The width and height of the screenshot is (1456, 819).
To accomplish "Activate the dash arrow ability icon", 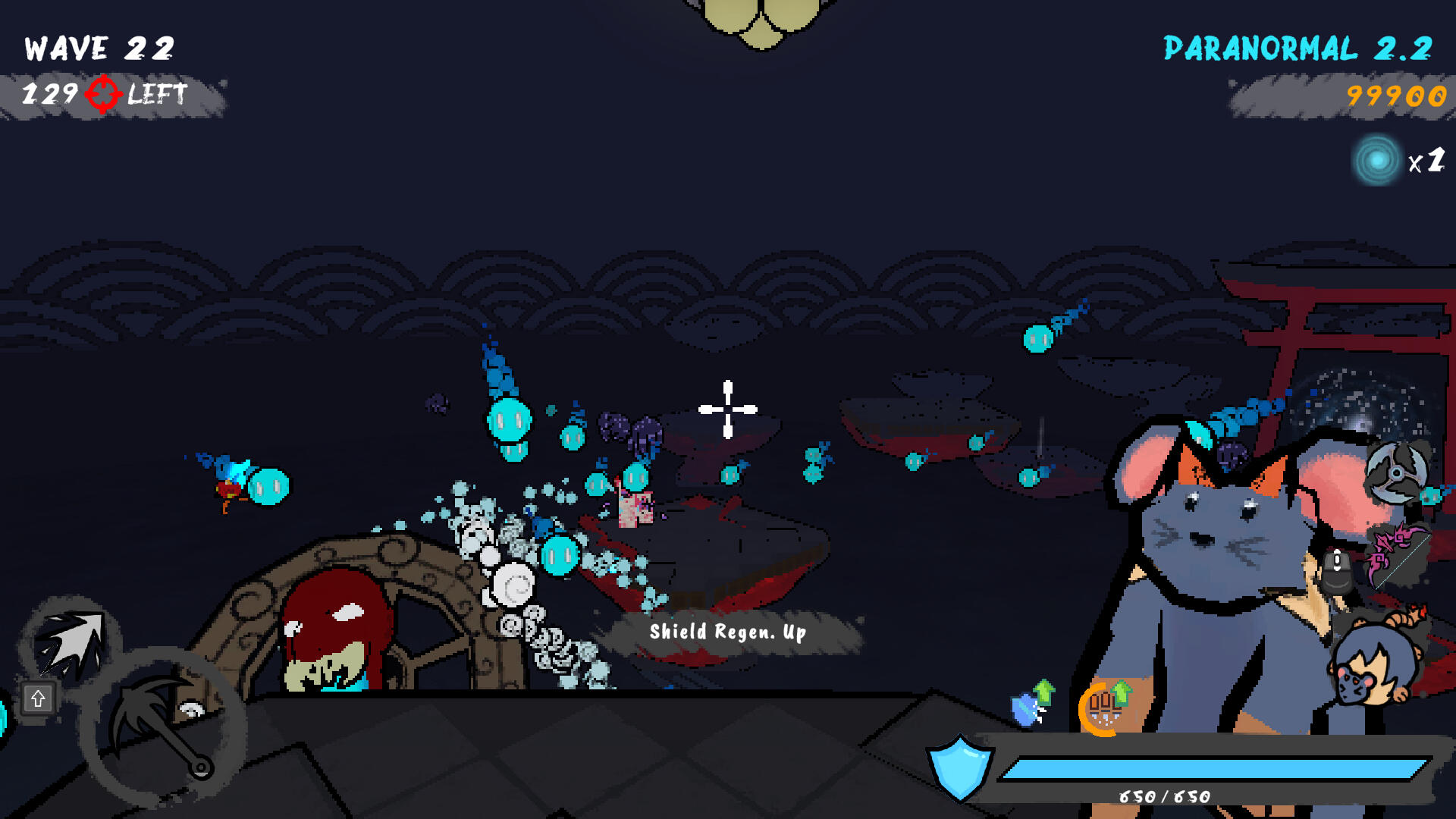I will (70, 645).
